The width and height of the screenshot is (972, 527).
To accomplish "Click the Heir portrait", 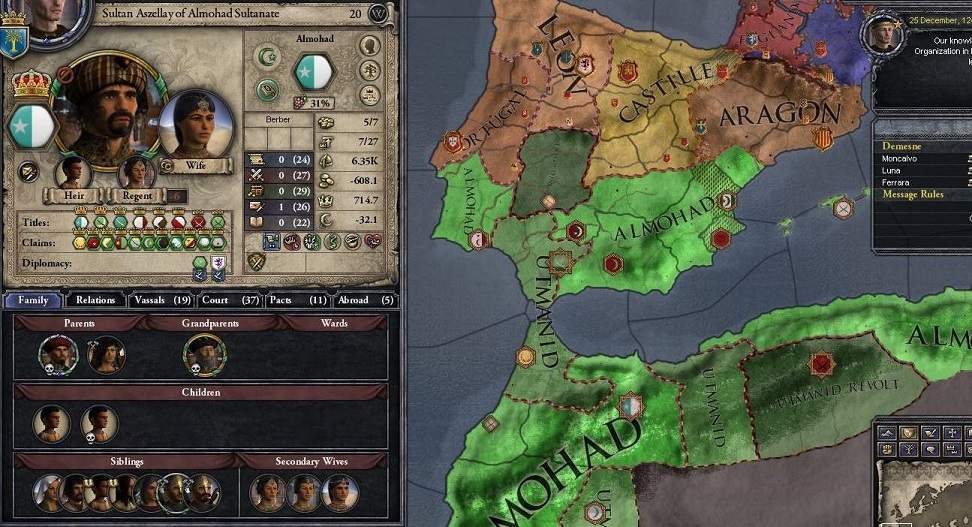I will (x=73, y=173).
